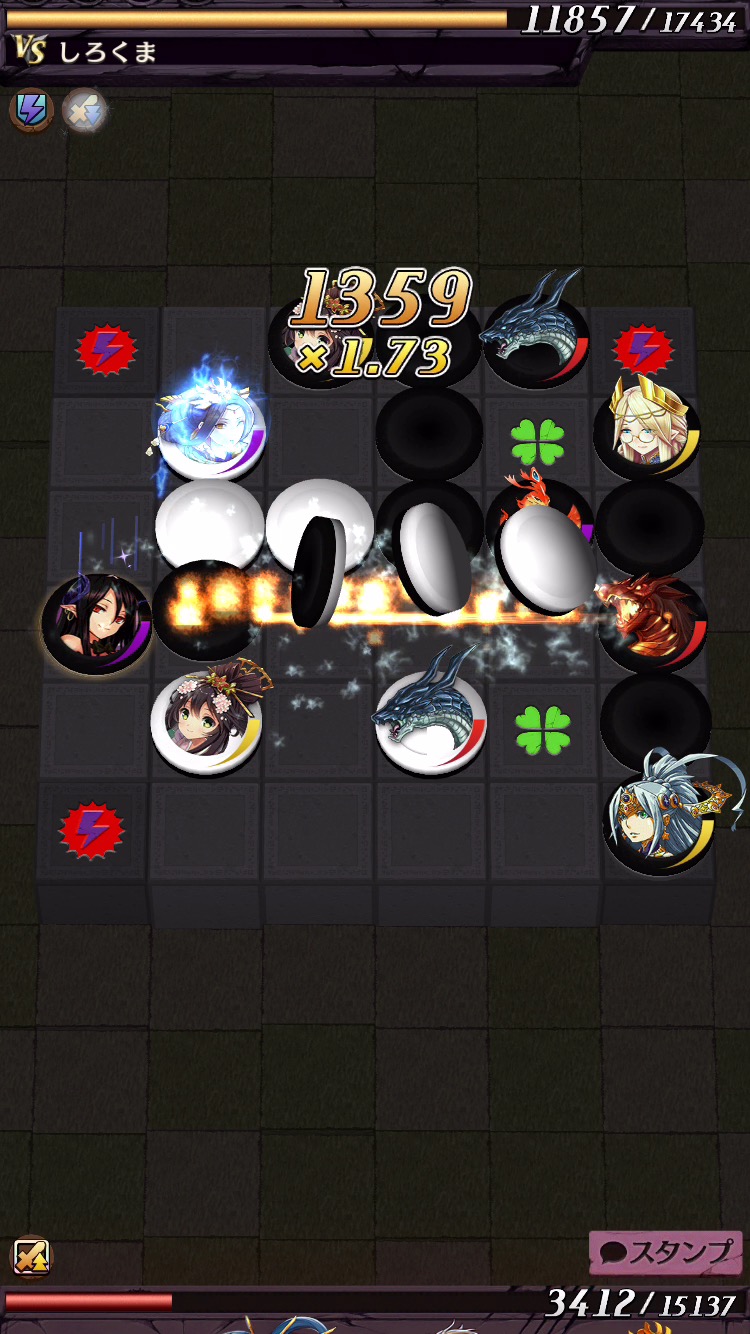Tap the faded silver buff icon
This screenshot has height=1334, width=750.
pyautogui.click(x=84, y=111)
